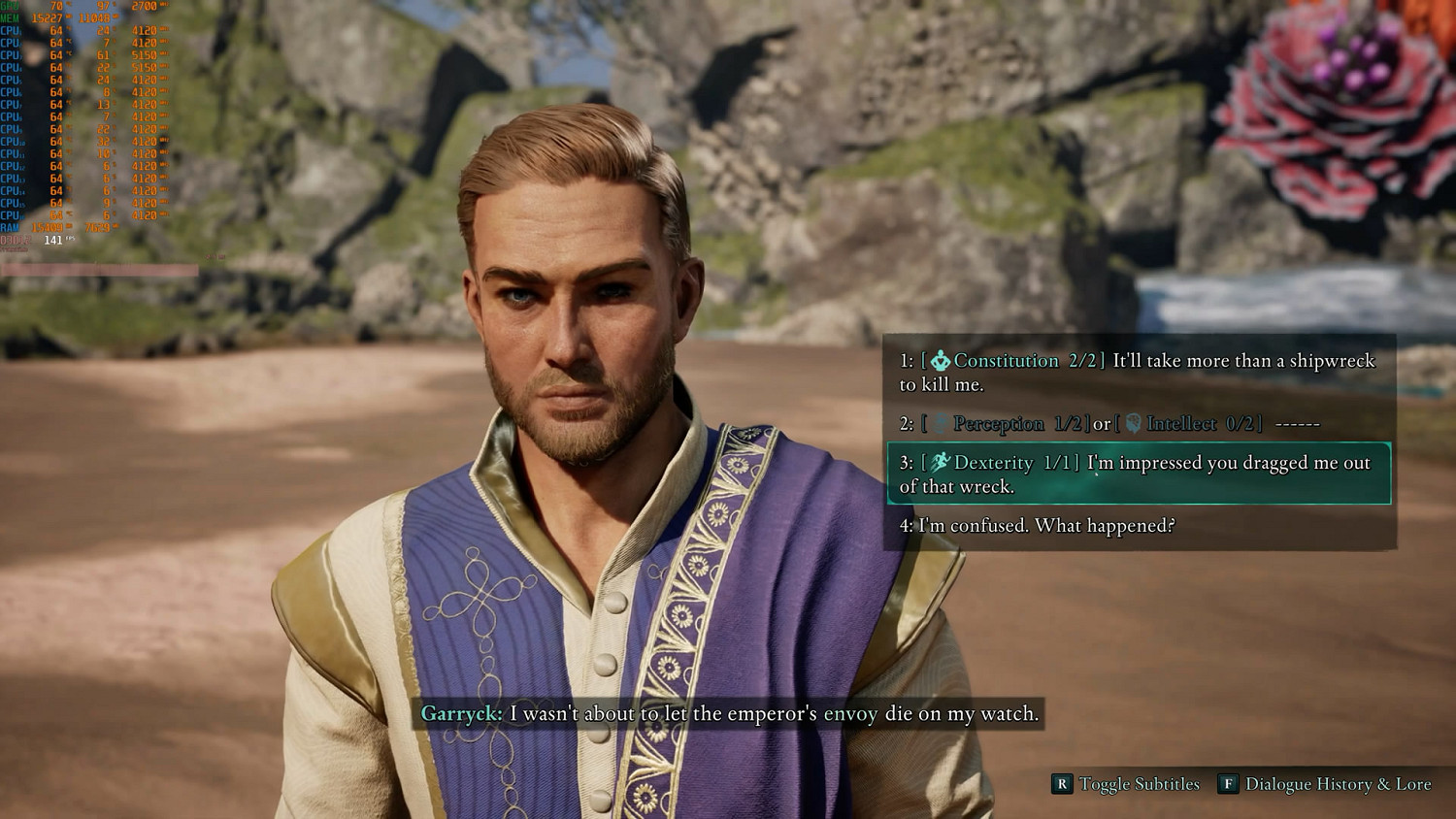This screenshot has height=819, width=1456.
Task: Choose "I'm confused. What happened?" reply
Action: coord(1037,526)
